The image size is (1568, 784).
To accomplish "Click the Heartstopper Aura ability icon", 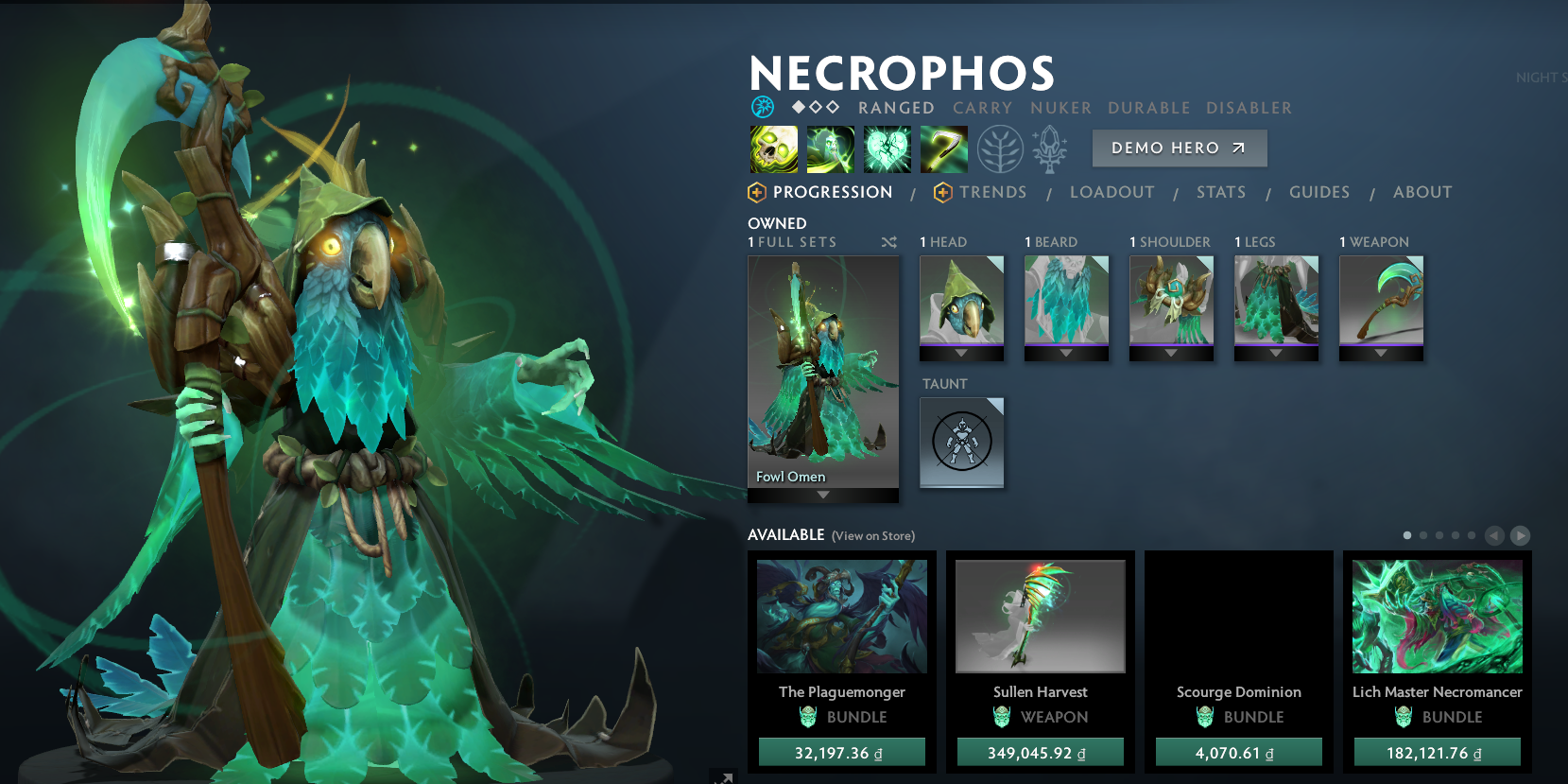I will pos(887,149).
